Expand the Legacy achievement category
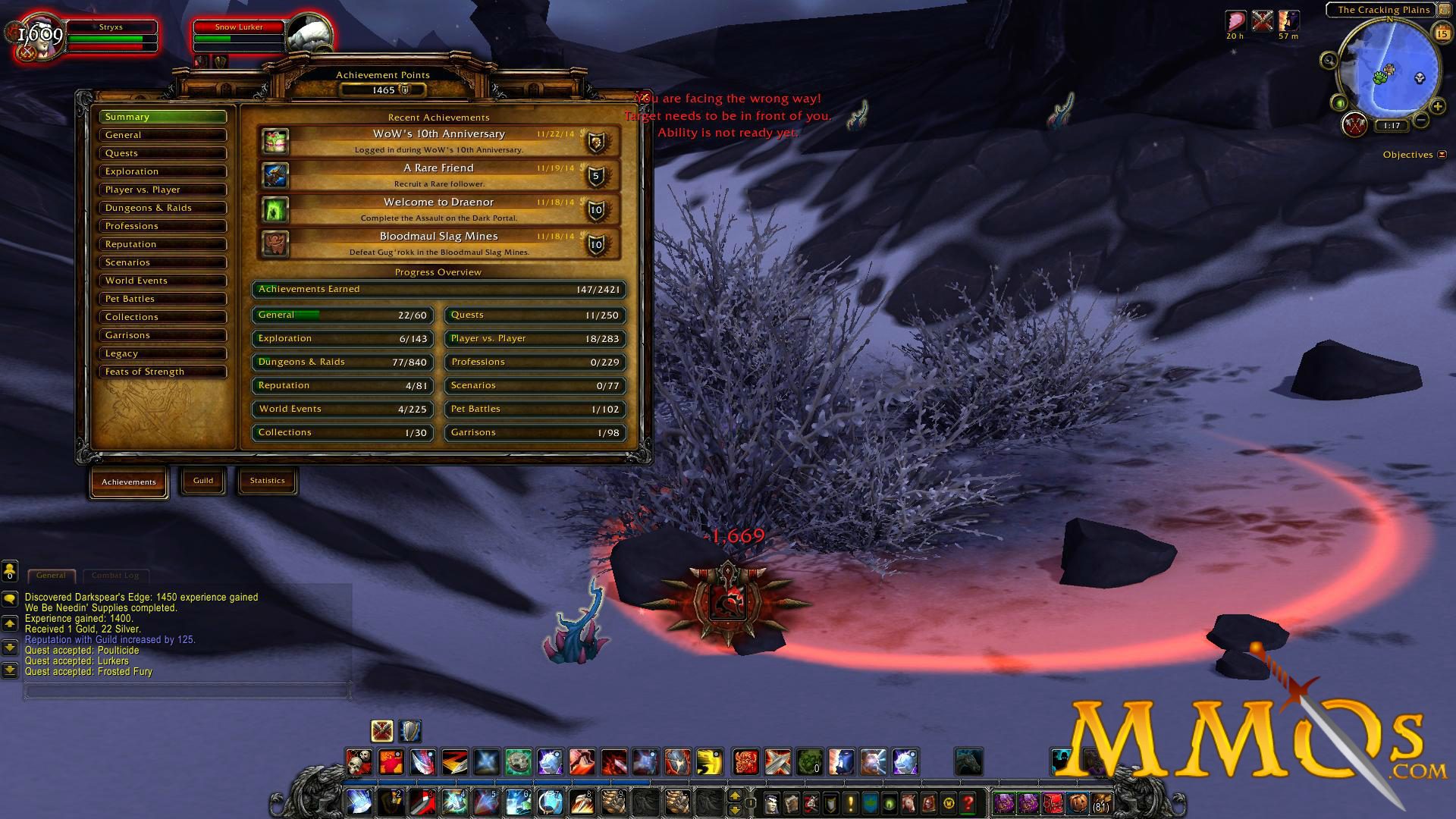Screen dimensions: 1456x819 [162, 353]
